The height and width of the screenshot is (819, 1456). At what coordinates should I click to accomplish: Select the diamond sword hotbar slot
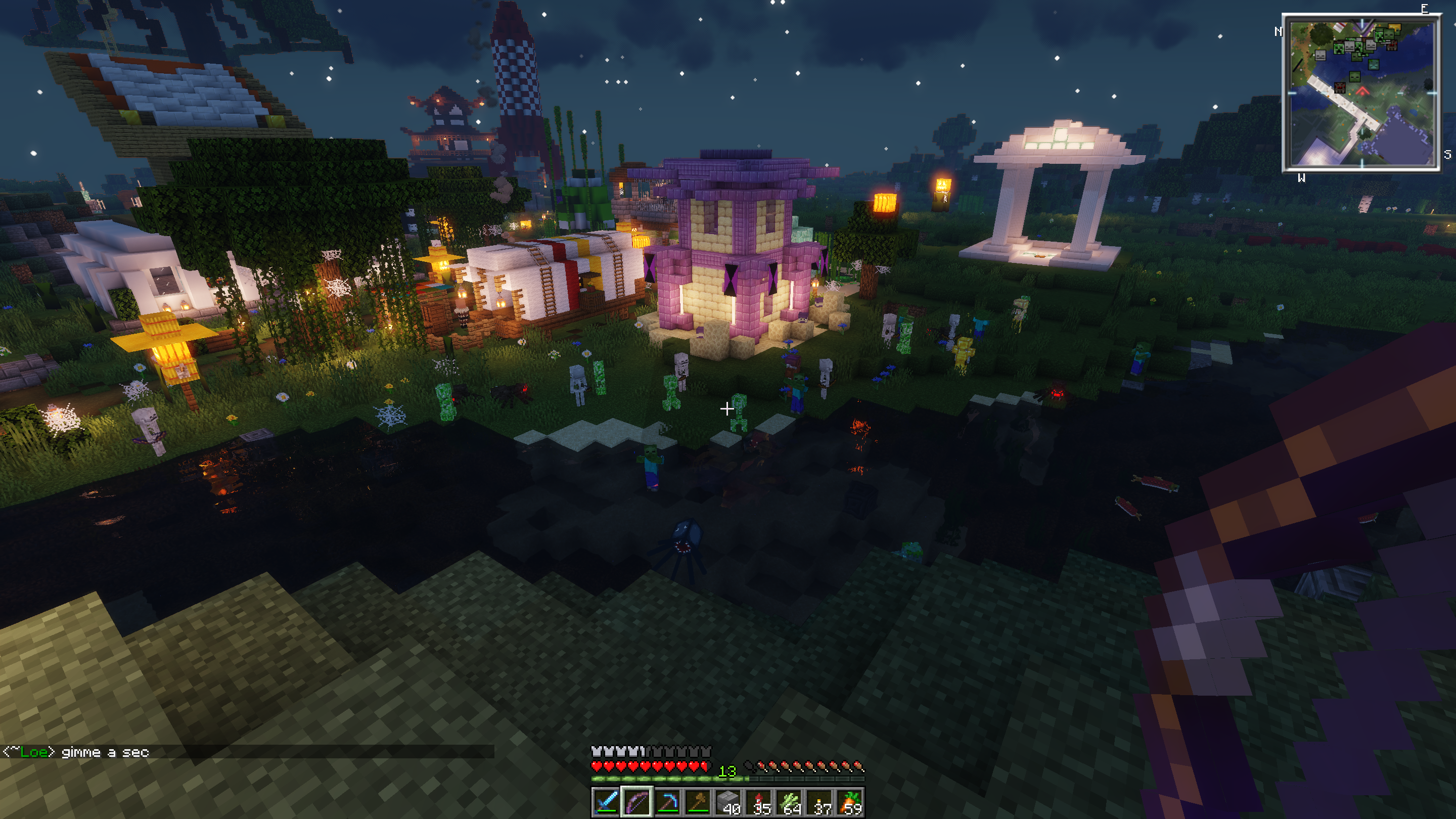click(606, 801)
